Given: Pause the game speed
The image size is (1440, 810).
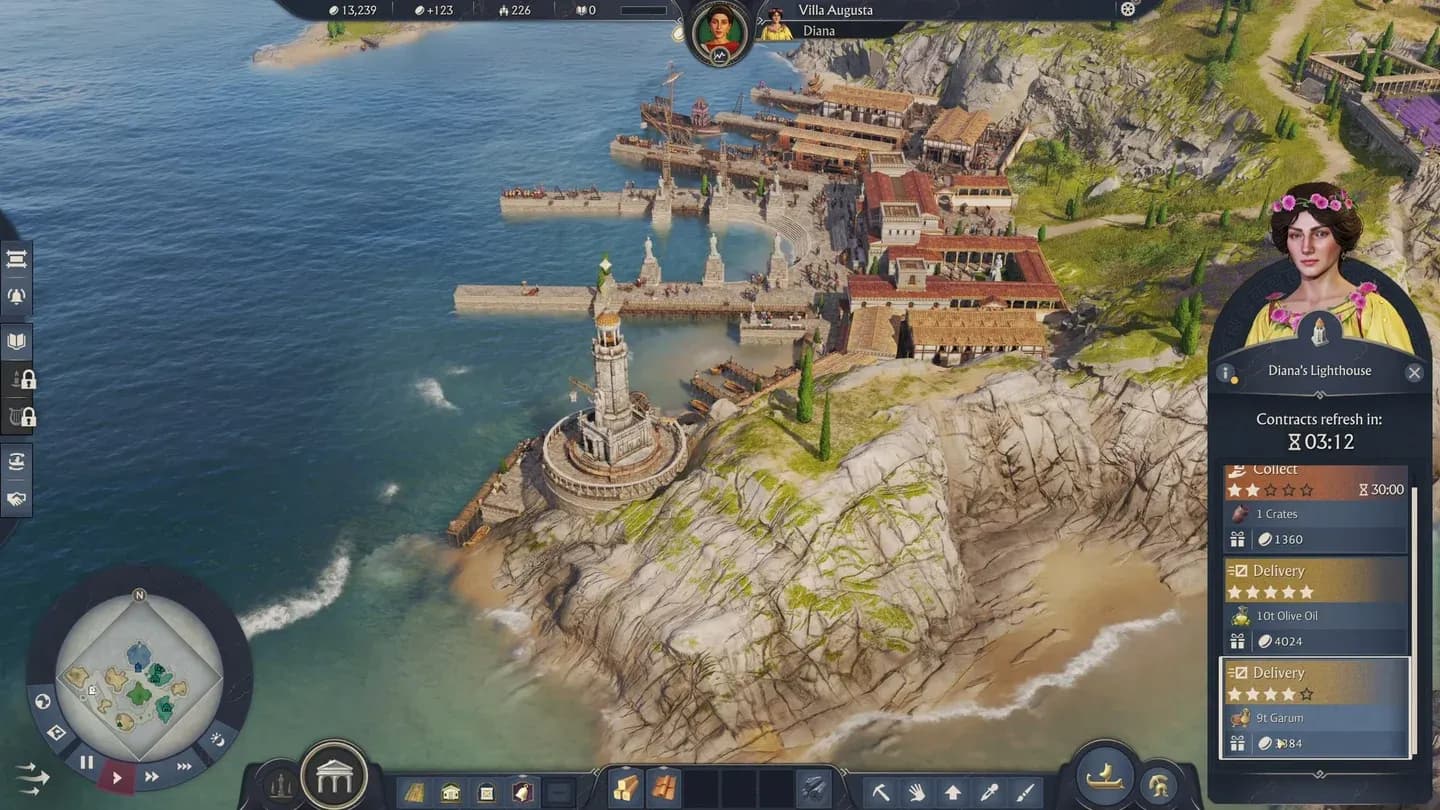Looking at the screenshot, I should pyautogui.click(x=87, y=763).
